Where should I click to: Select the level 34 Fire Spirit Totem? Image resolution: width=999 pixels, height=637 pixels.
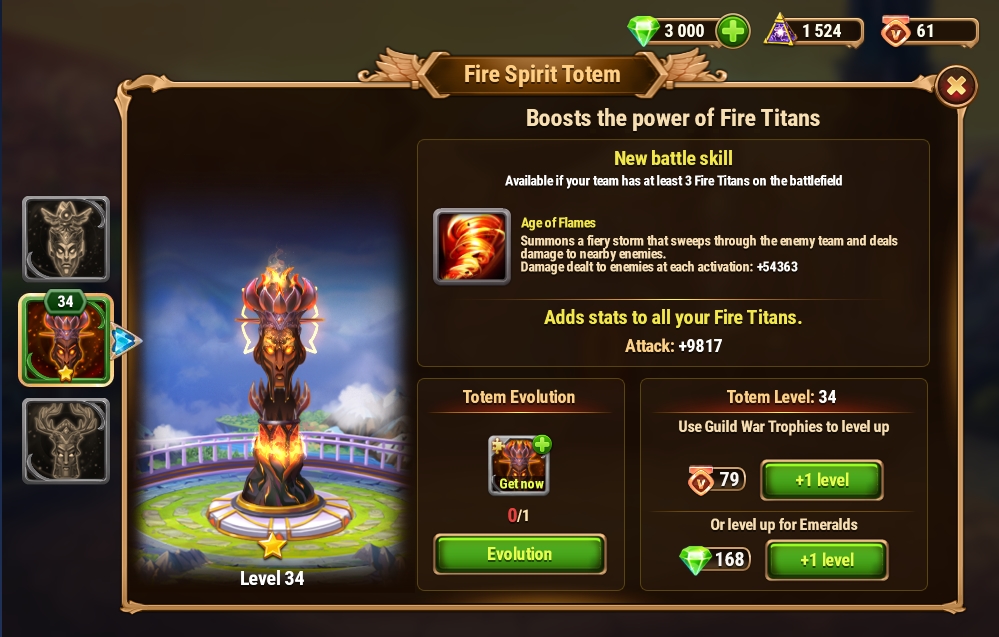(x=66, y=342)
